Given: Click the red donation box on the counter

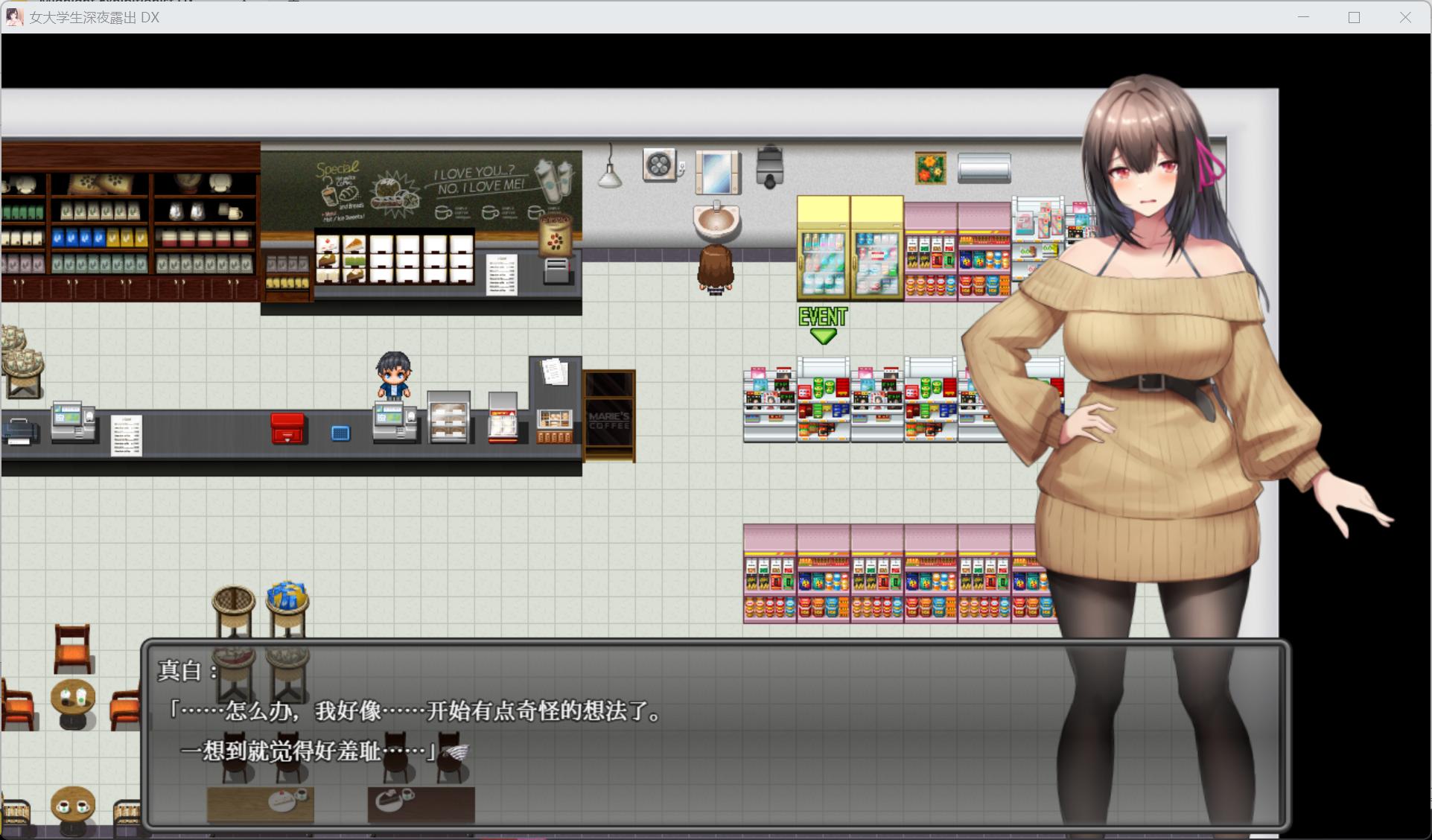Looking at the screenshot, I should point(287,427).
